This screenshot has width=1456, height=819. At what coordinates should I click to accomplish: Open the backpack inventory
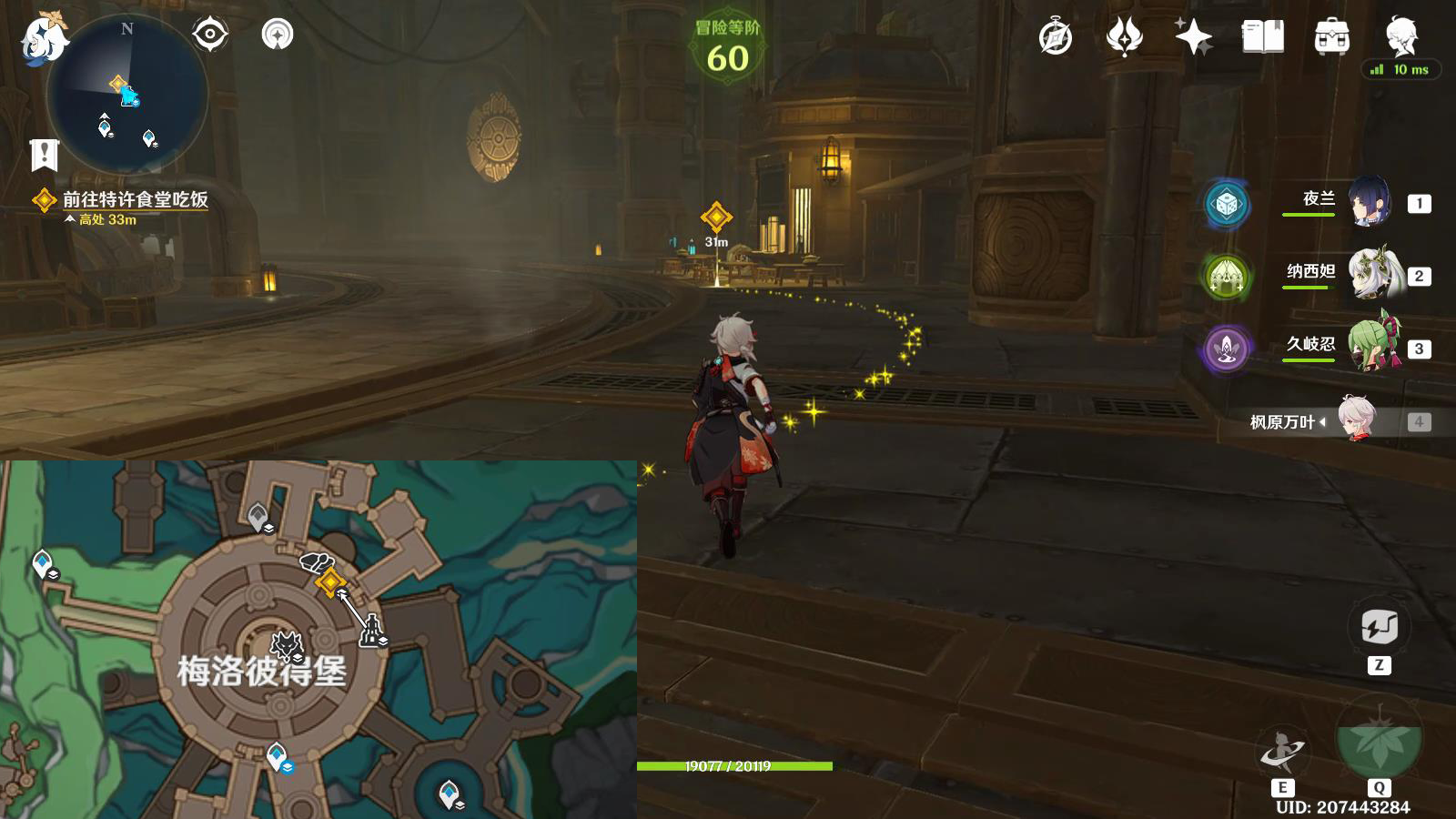(1331, 37)
